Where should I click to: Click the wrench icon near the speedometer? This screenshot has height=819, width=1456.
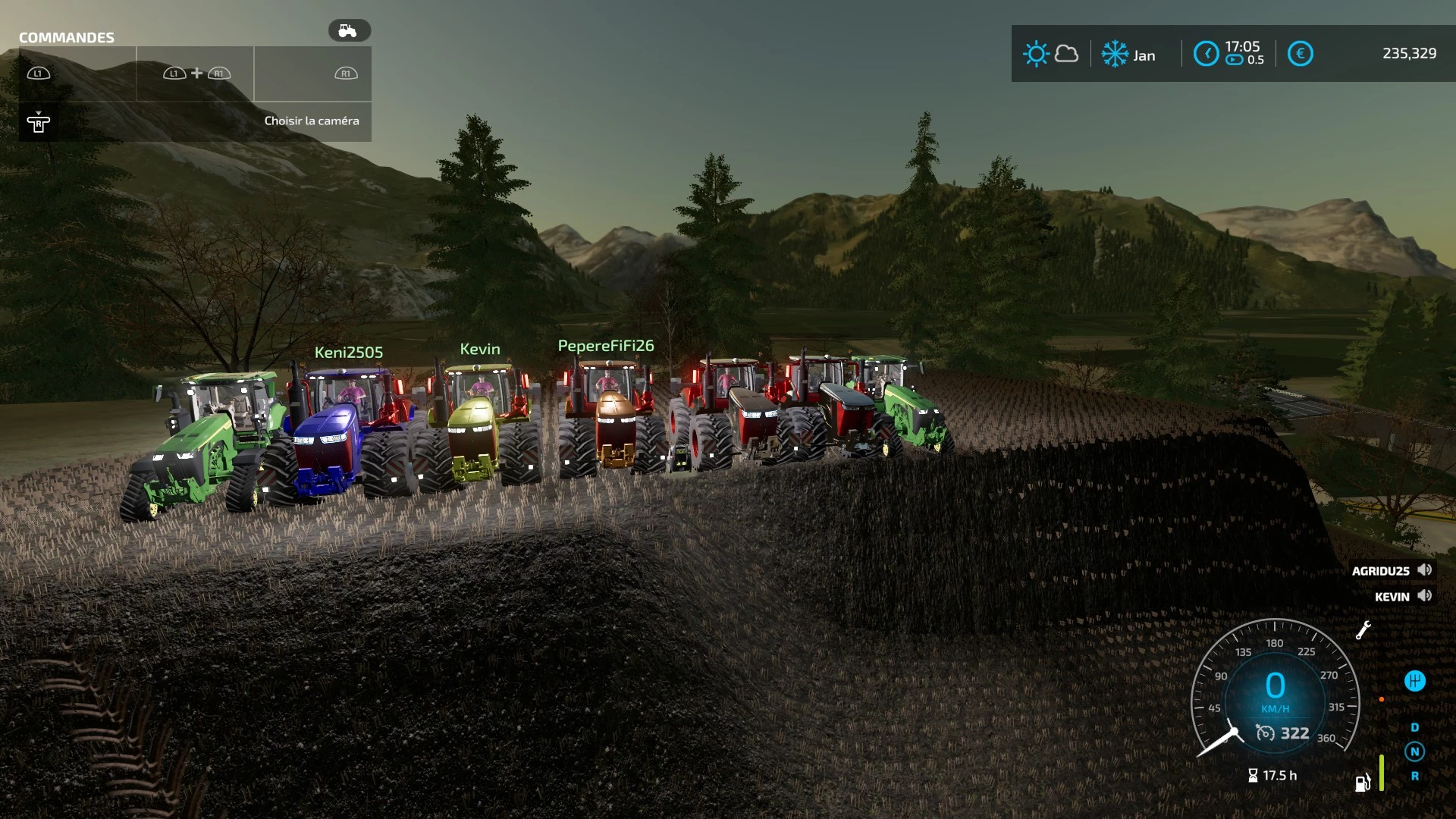pyautogui.click(x=1363, y=630)
